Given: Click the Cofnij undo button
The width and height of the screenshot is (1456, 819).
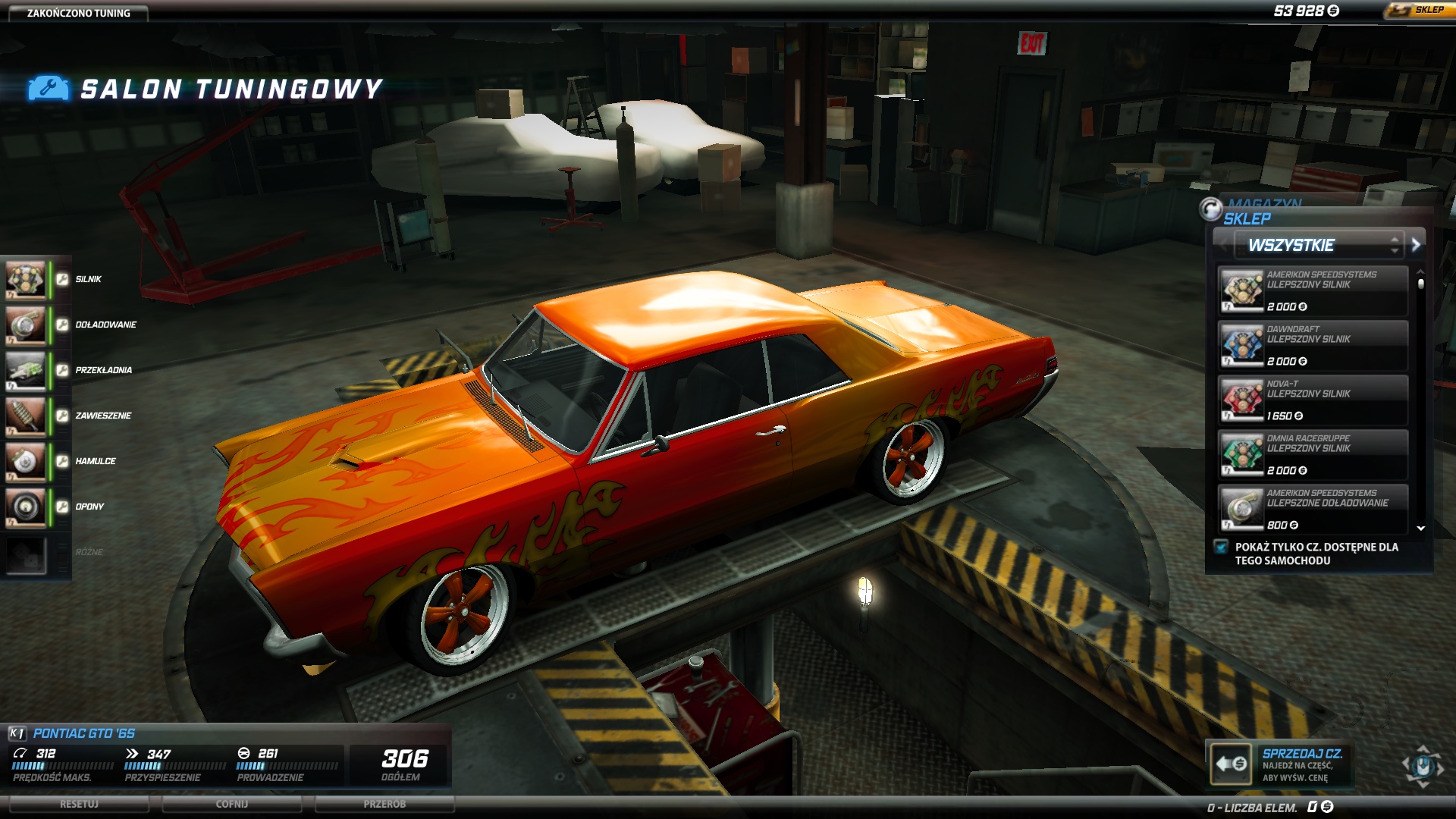Looking at the screenshot, I should (232, 804).
